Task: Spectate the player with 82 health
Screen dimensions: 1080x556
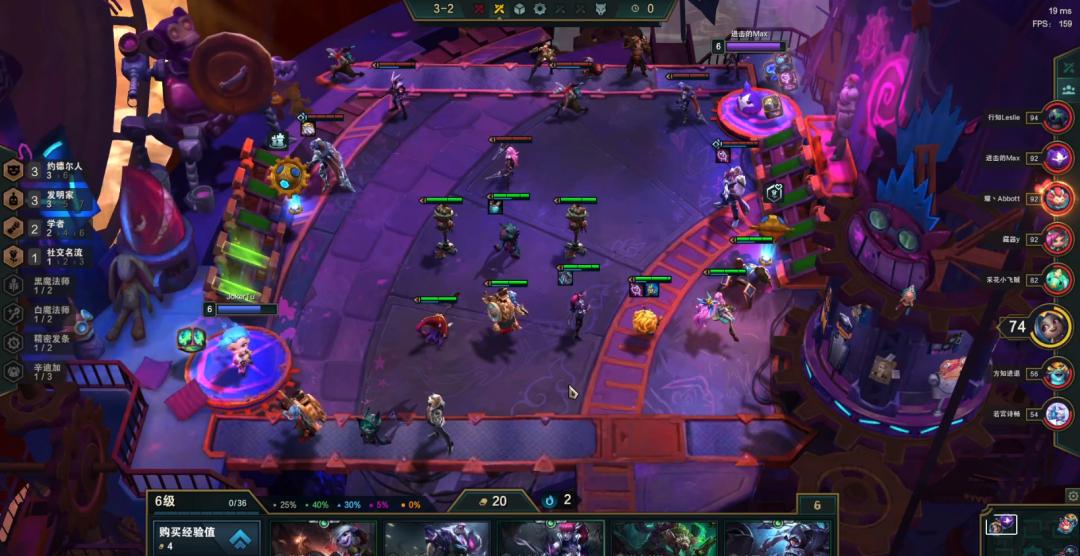Action: tap(1056, 281)
